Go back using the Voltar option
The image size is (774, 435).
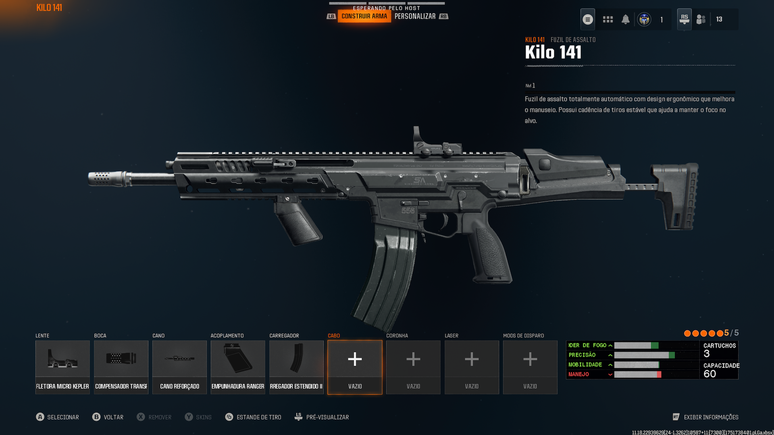tap(108, 417)
